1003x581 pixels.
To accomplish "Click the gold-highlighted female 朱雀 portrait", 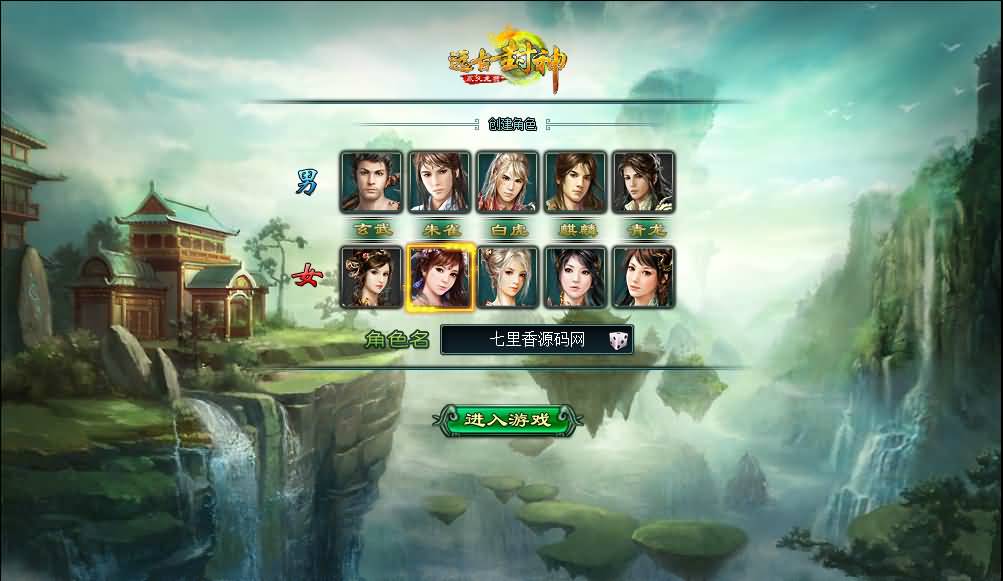I will tap(439, 277).
